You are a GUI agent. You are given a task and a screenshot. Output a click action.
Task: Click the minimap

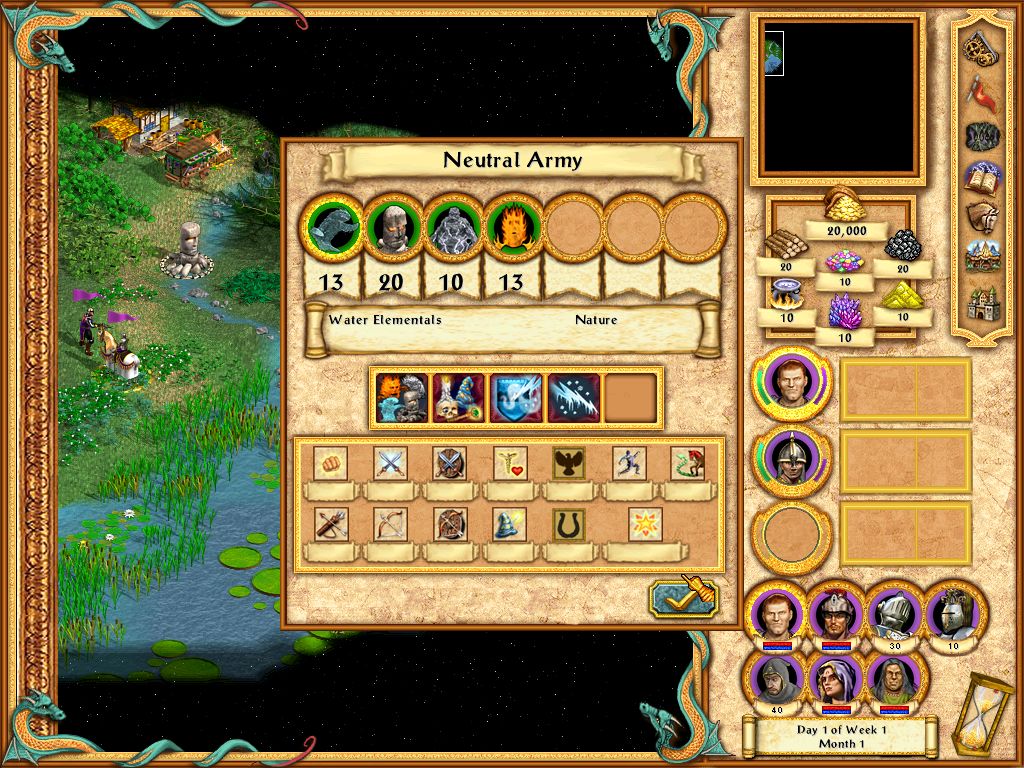point(837,98)
